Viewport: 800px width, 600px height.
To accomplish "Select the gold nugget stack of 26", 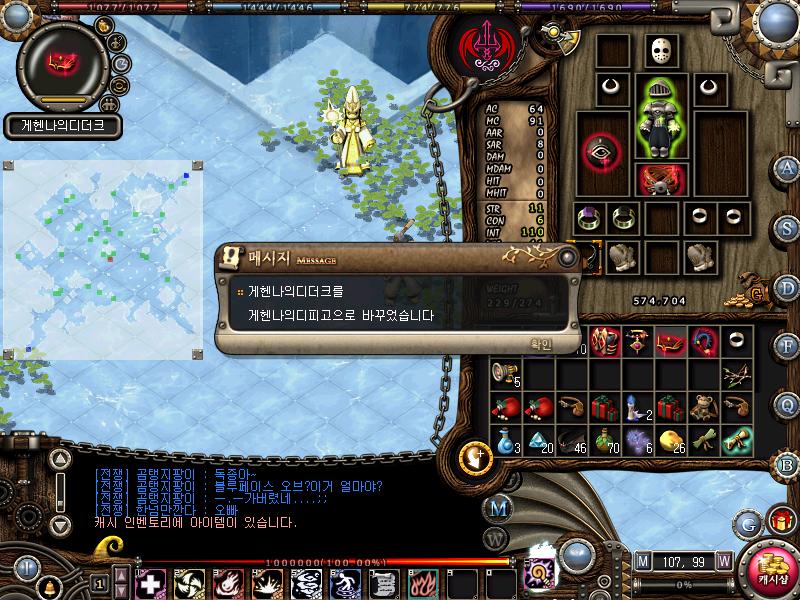I will 671,440.
